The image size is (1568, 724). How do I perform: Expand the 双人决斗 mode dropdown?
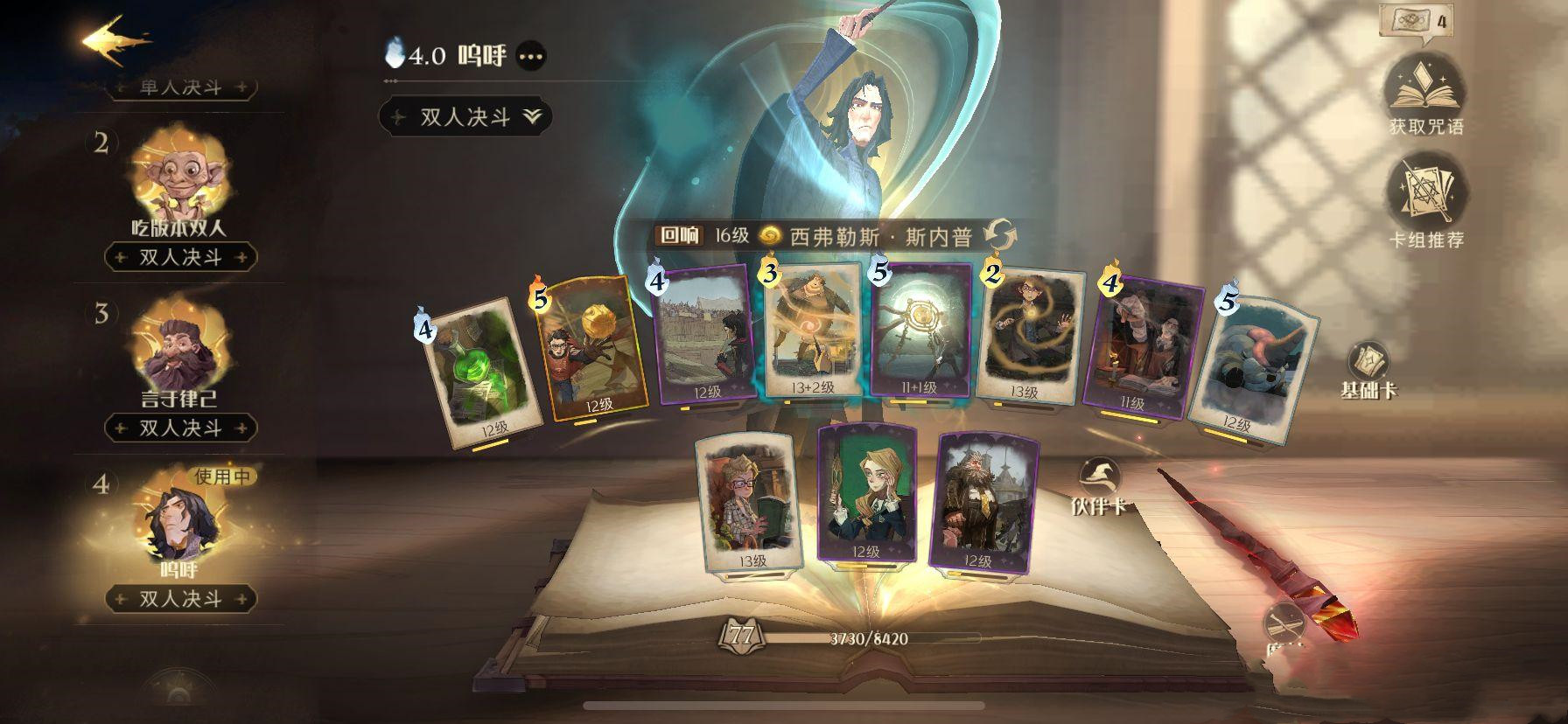click(465, 117)
